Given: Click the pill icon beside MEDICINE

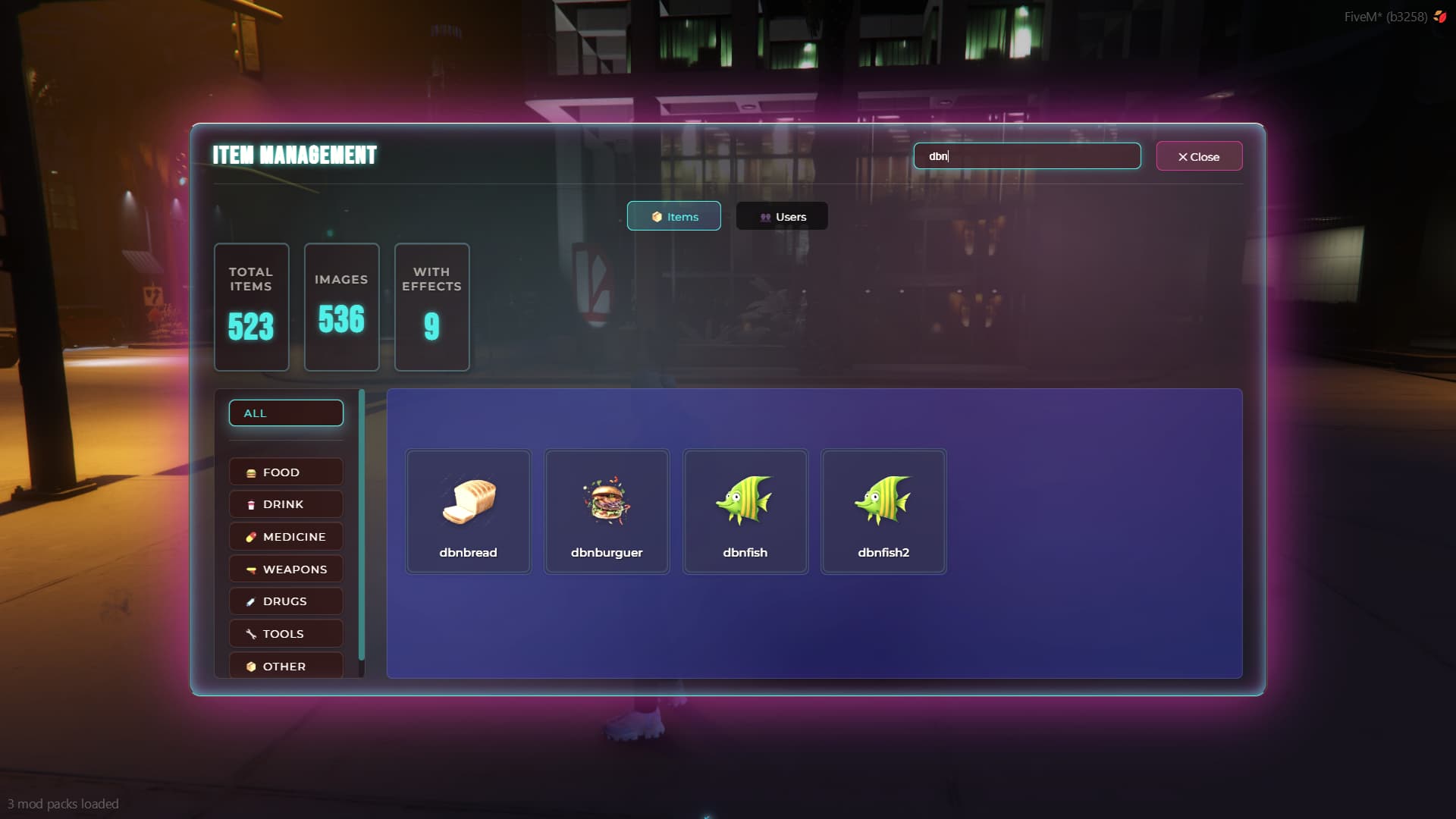Looking at the screenshot, I should (250, 536).
